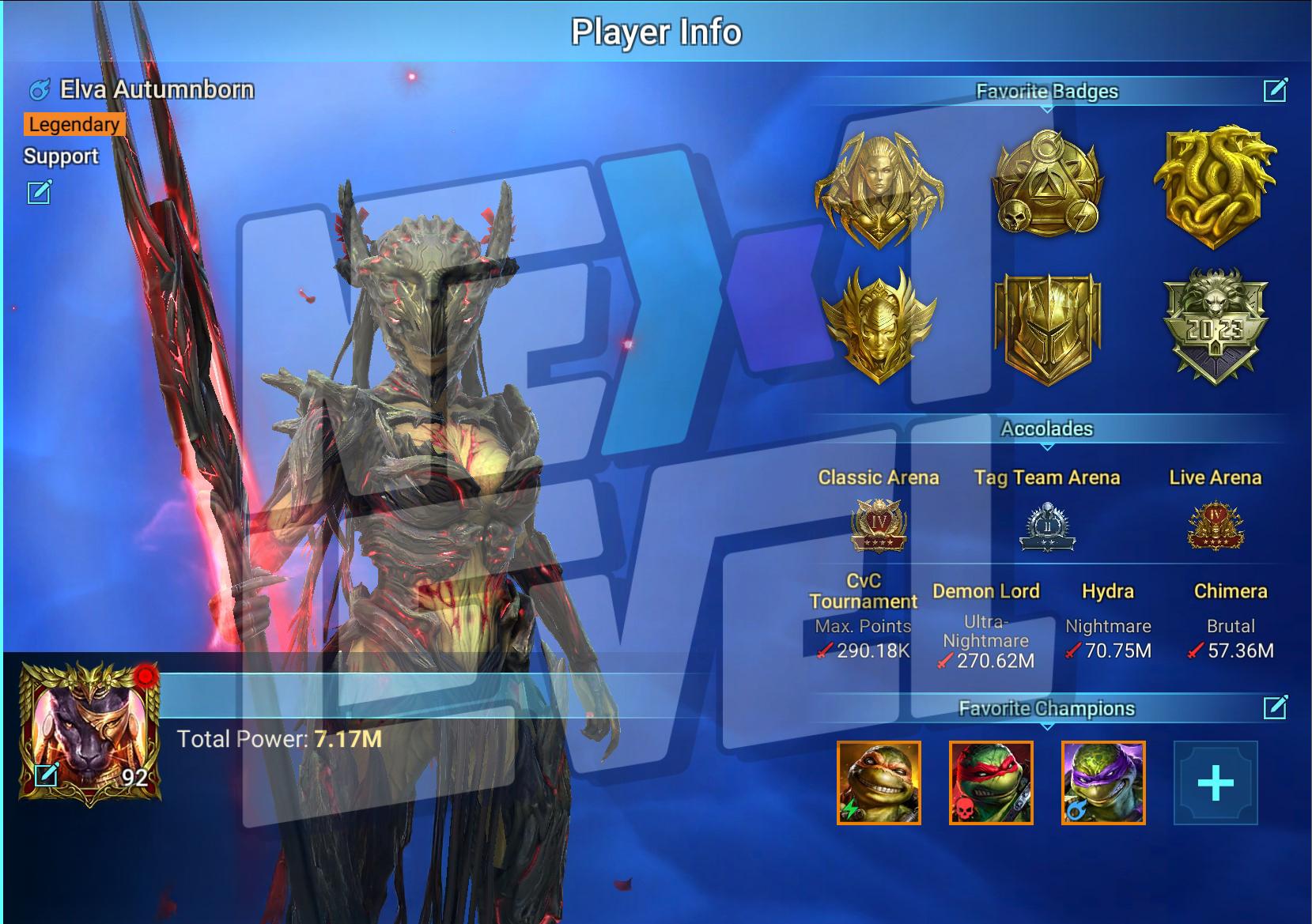
Task: Select the orange-masked turtle champion
Action: 879,783
